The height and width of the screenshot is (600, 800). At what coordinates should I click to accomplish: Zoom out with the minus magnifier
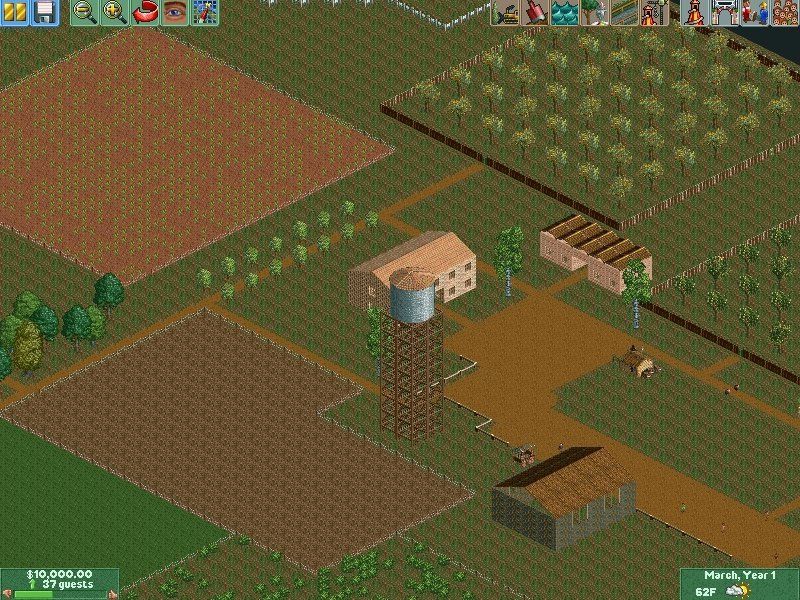point(85,13)
